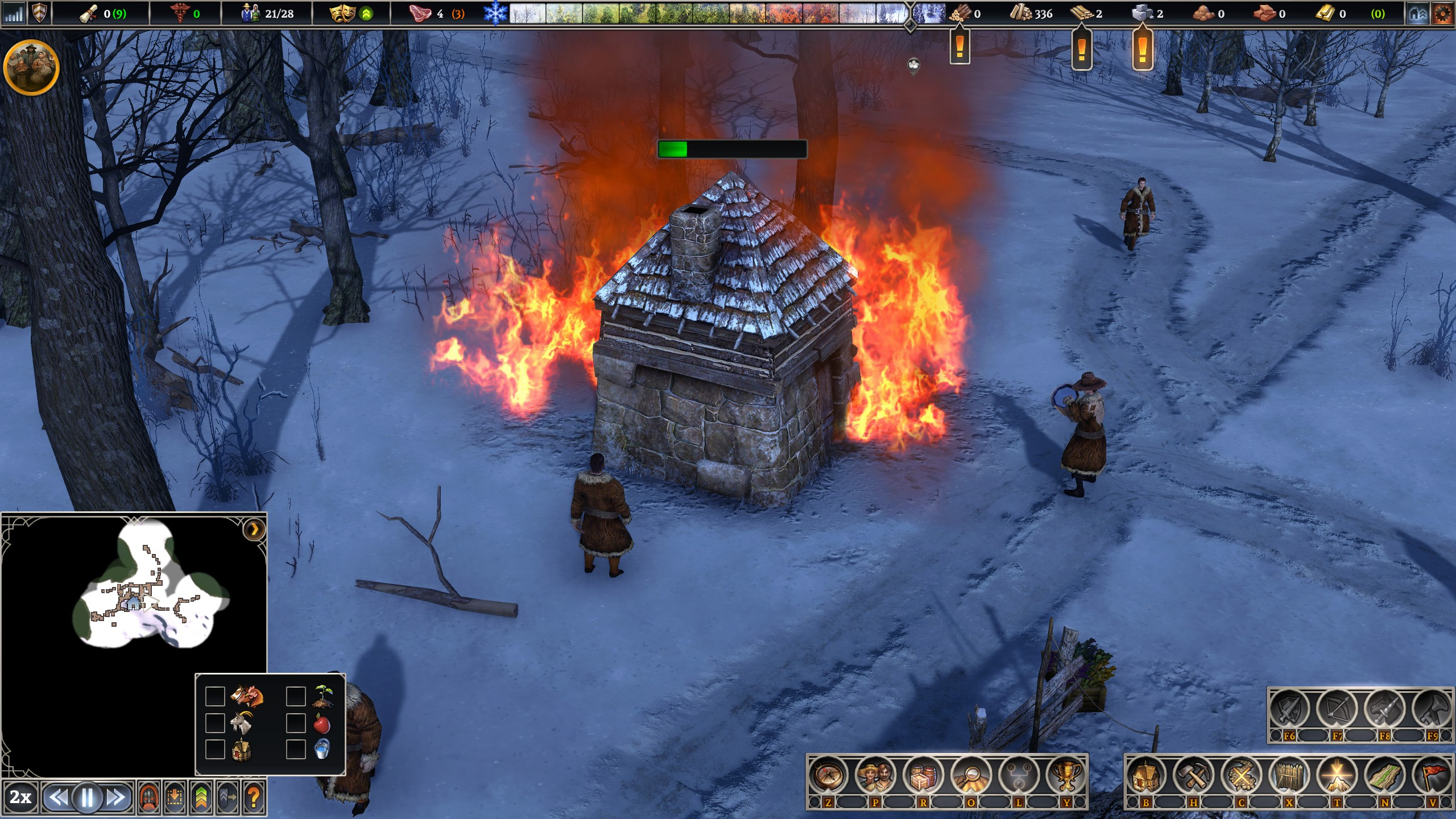Open the compass toolbar button

[828, 775]
